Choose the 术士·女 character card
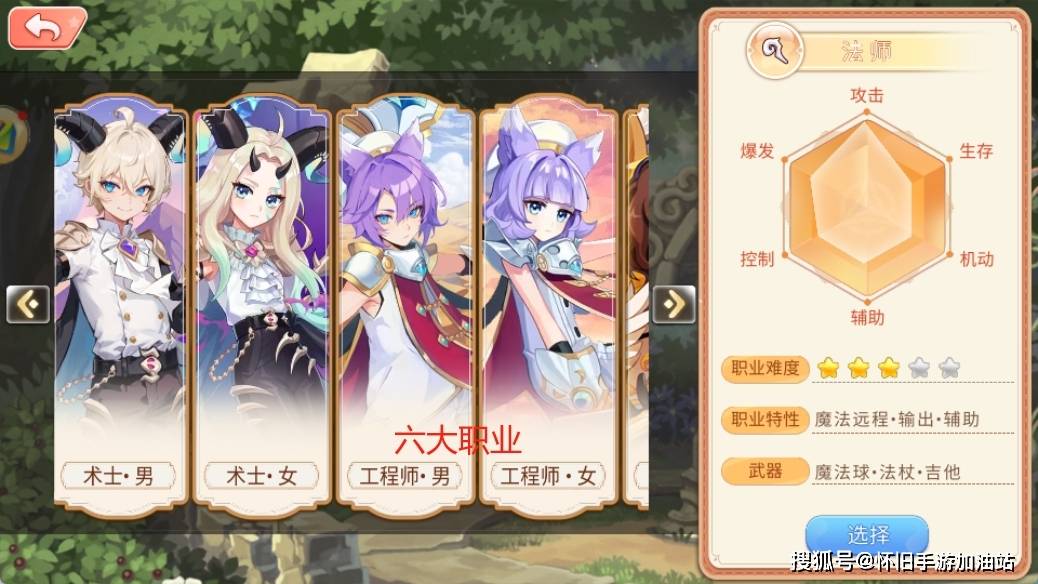Screen dimensions: 1038x584 [x=262, y=300]
